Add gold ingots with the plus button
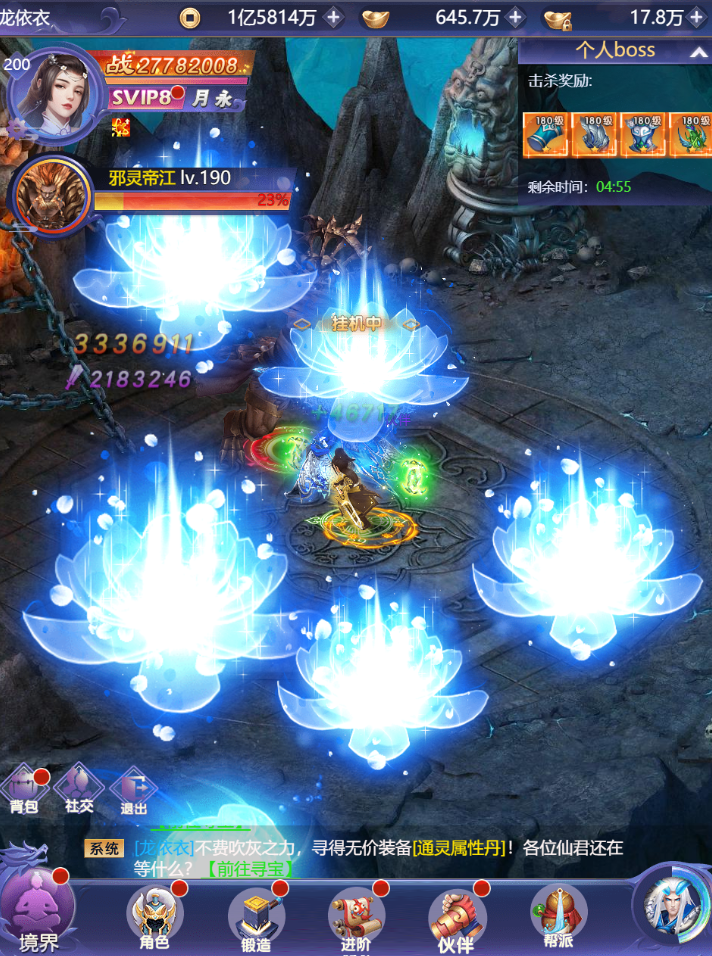The height and width of the screenshot is (956, 712). click(x=515, y=17)
